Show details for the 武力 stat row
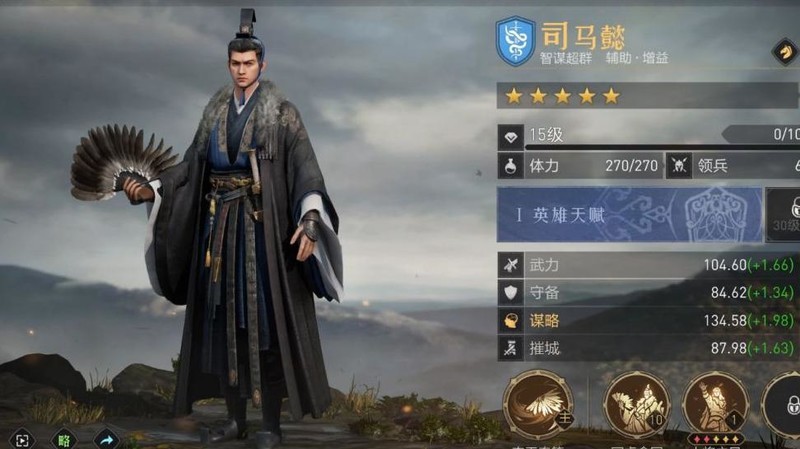Viewport: 800px width, 449px height. point(648,265)
